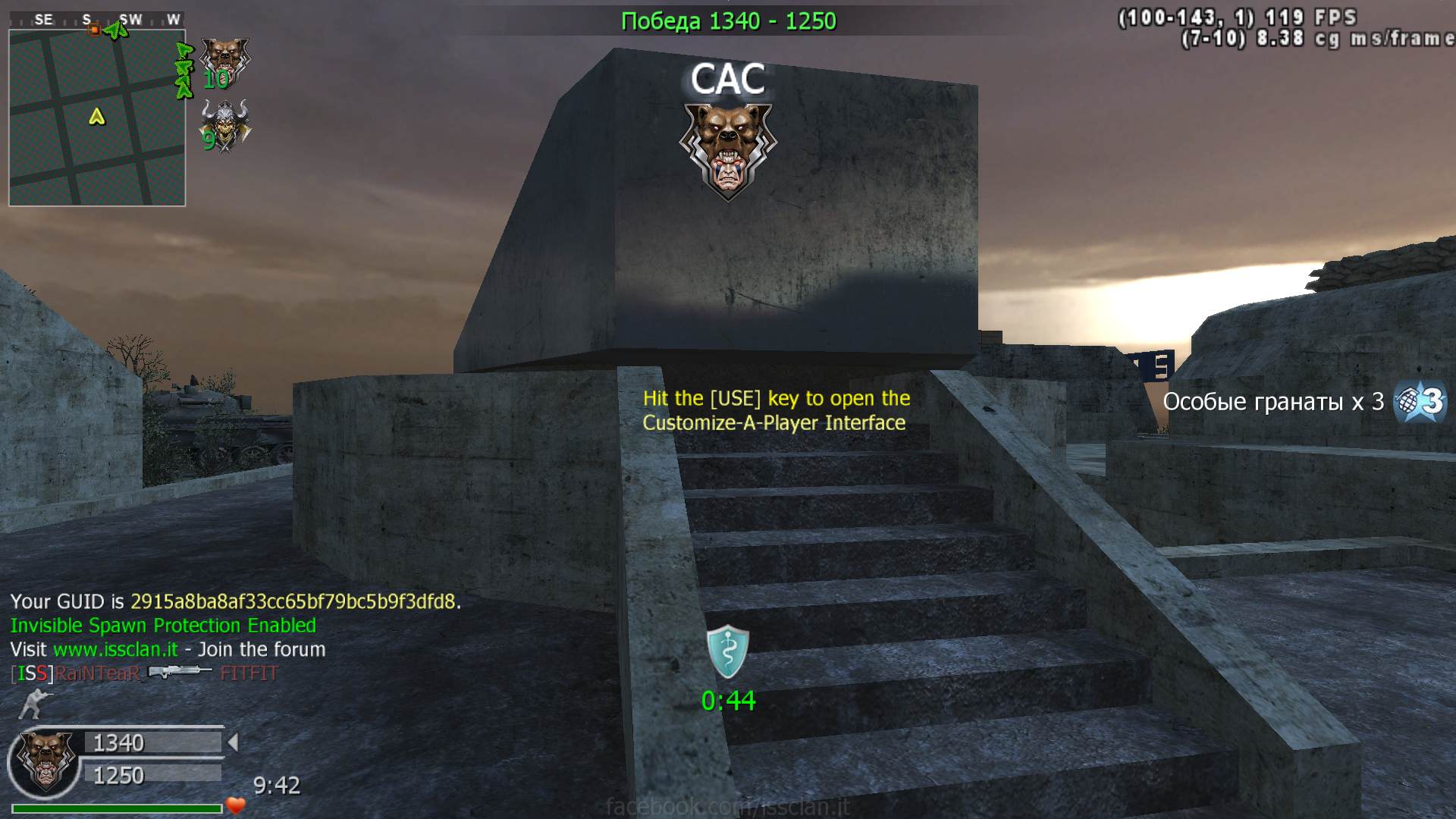Choose the special grenades icon
The image size is (1456, 819).
[x=1420, y=401]
